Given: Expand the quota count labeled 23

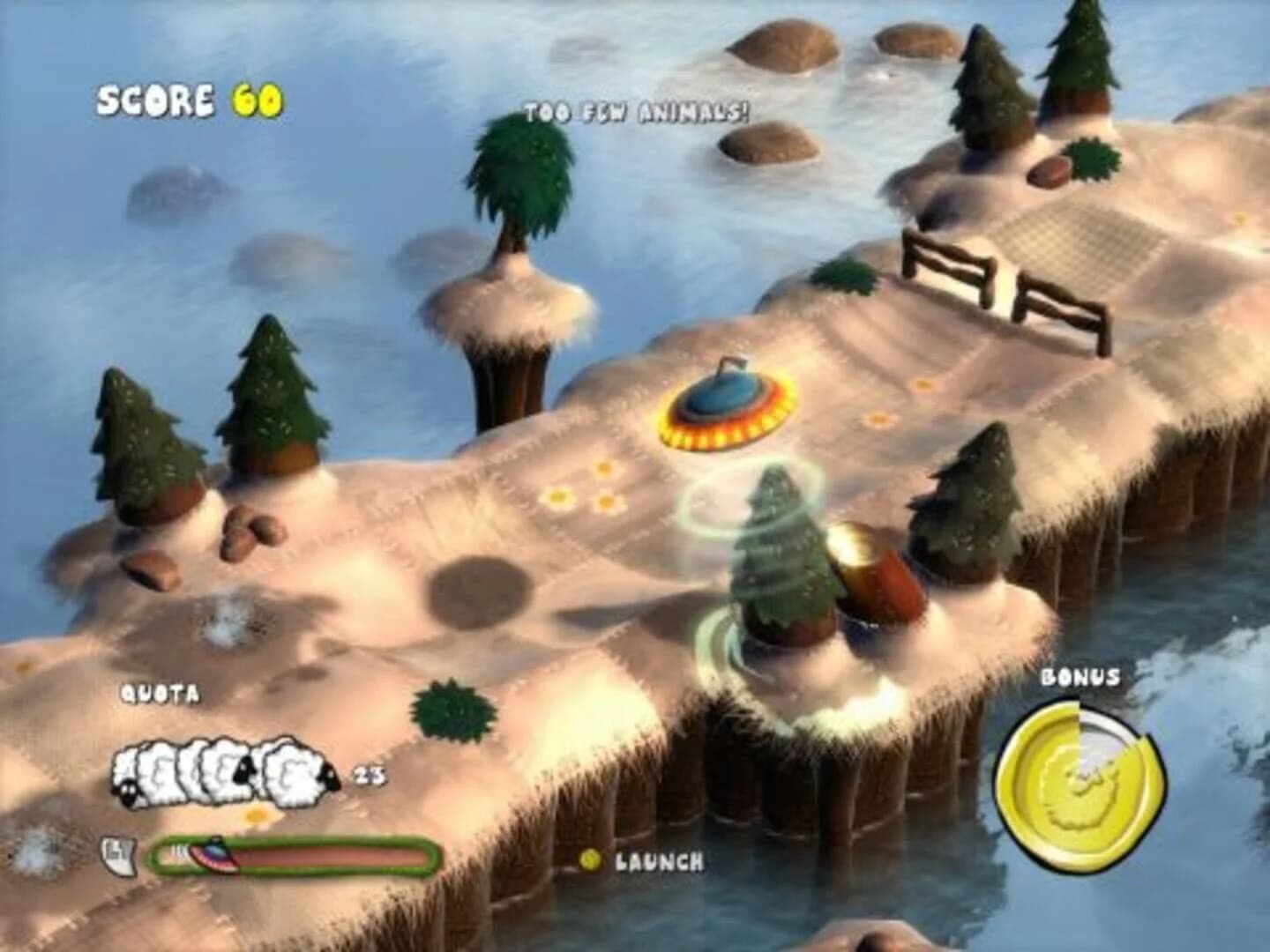Looking at the screenshot, I should tap(370, 776).
